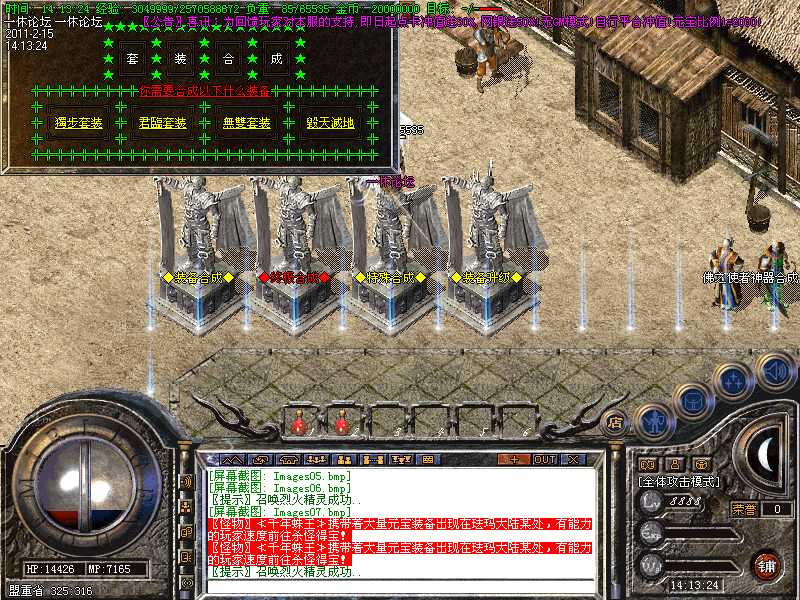Viewport: 800px width, 600px height.
Task: Pick the 無雙套裝 set option
Action: 246,124
